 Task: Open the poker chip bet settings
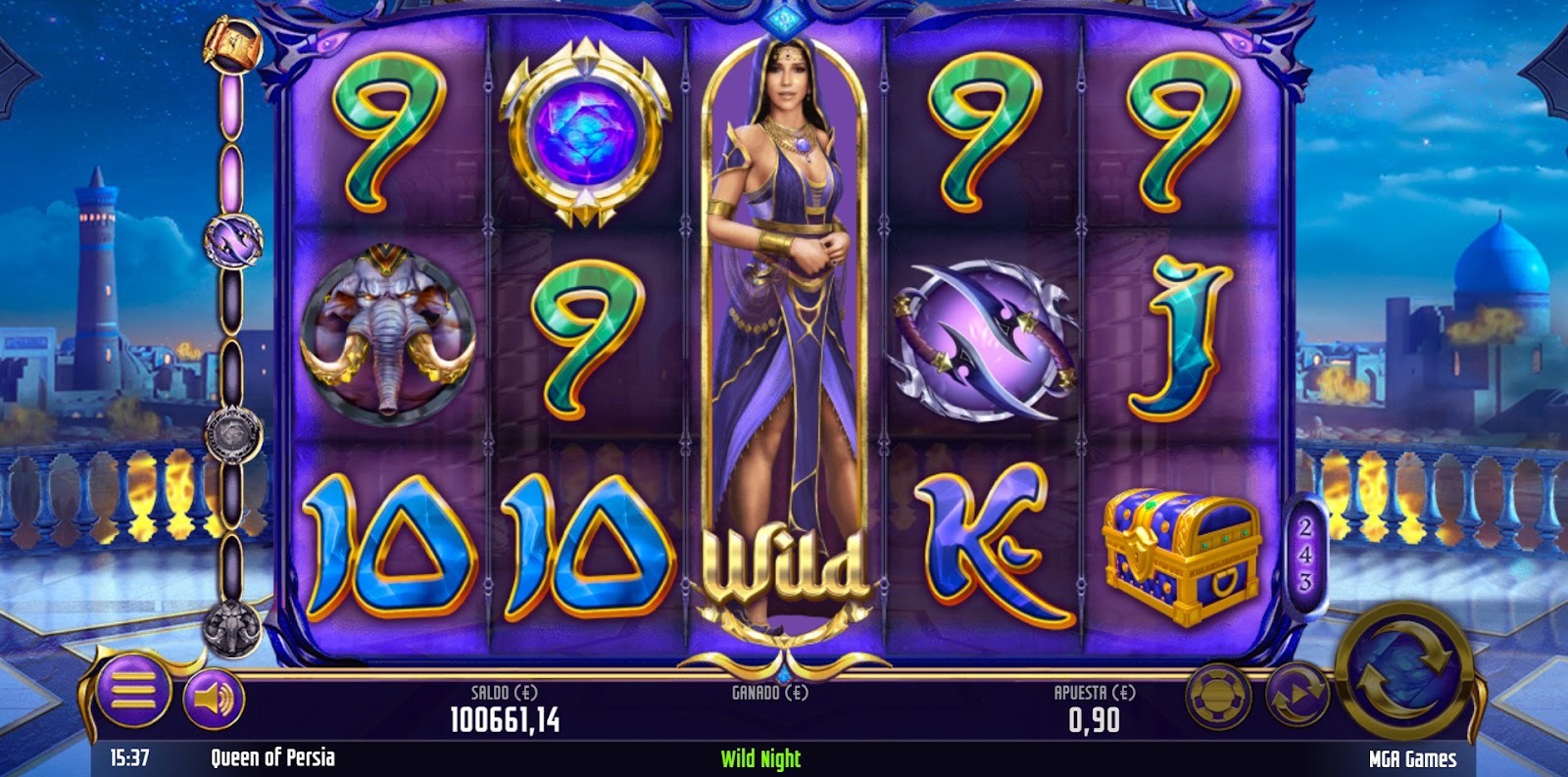pyautogui.click(x=1218, y=701)
